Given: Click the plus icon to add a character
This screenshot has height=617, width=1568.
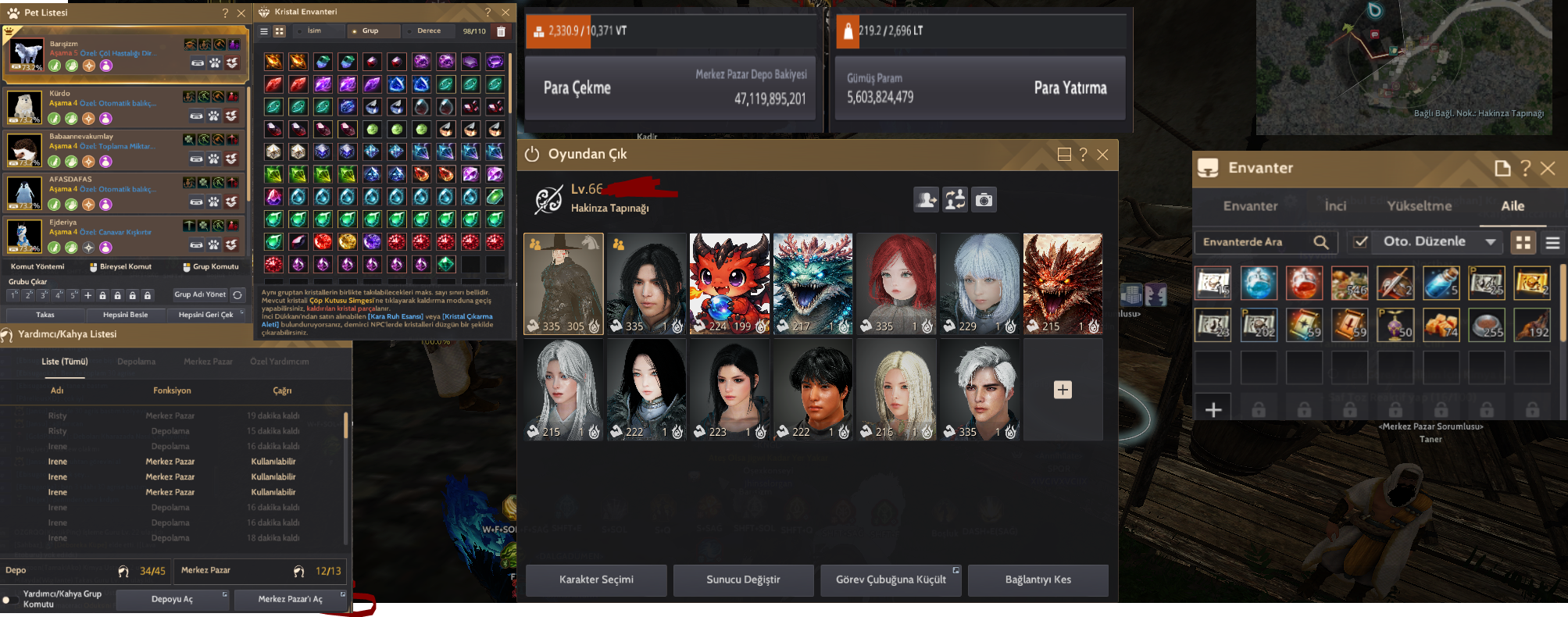Looking at the screenshot, I should coord(1063,389).
